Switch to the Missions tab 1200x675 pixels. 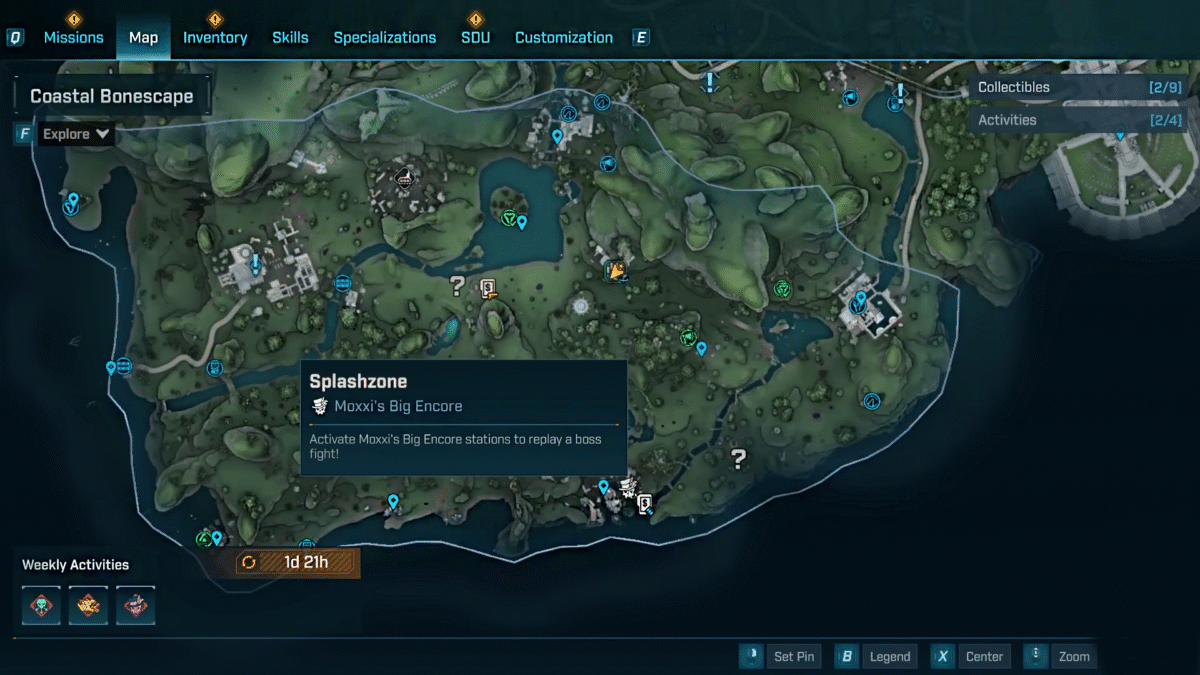tap(73, 37)
